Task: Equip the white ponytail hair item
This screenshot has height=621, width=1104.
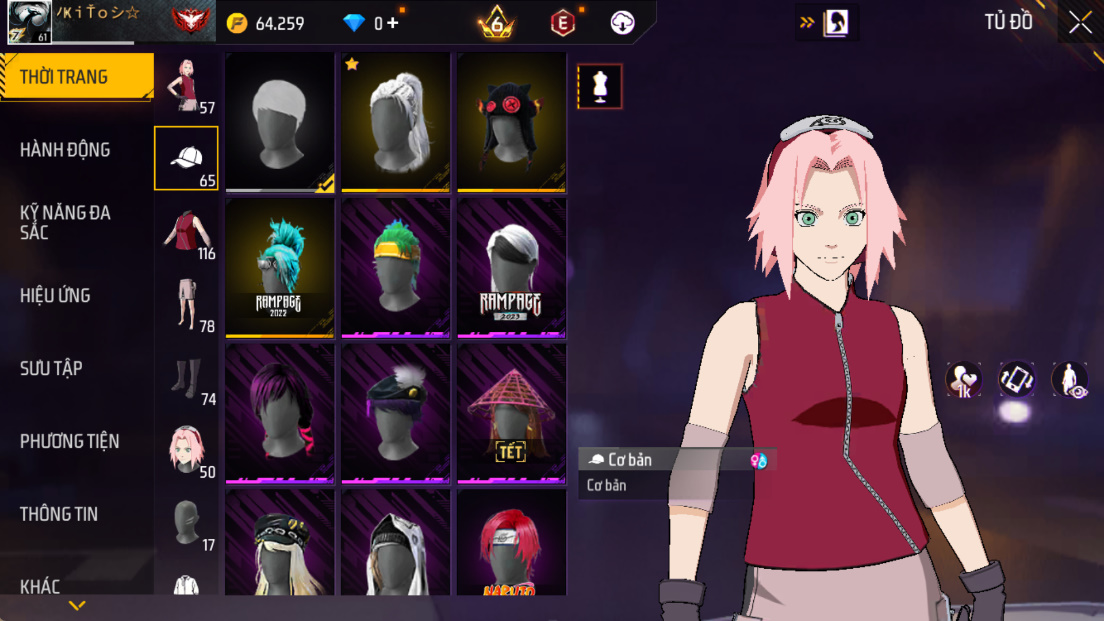Action: 396,122
